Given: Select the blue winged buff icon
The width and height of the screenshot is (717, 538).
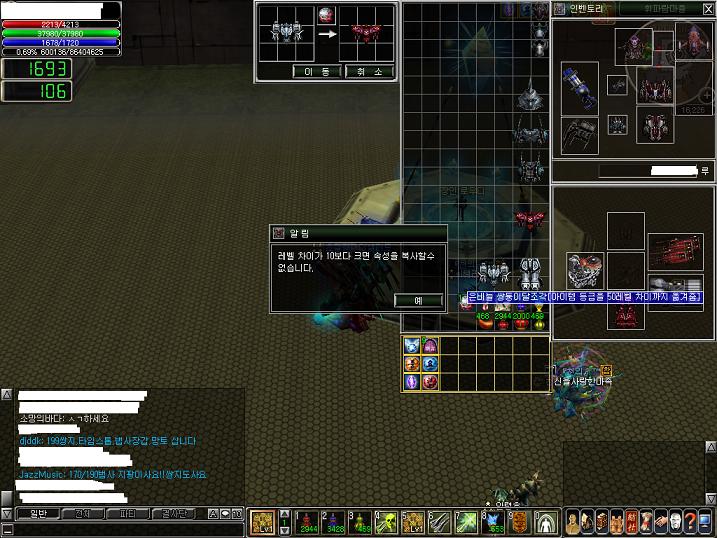Looking at the screenshot, I should click(412, 346).
